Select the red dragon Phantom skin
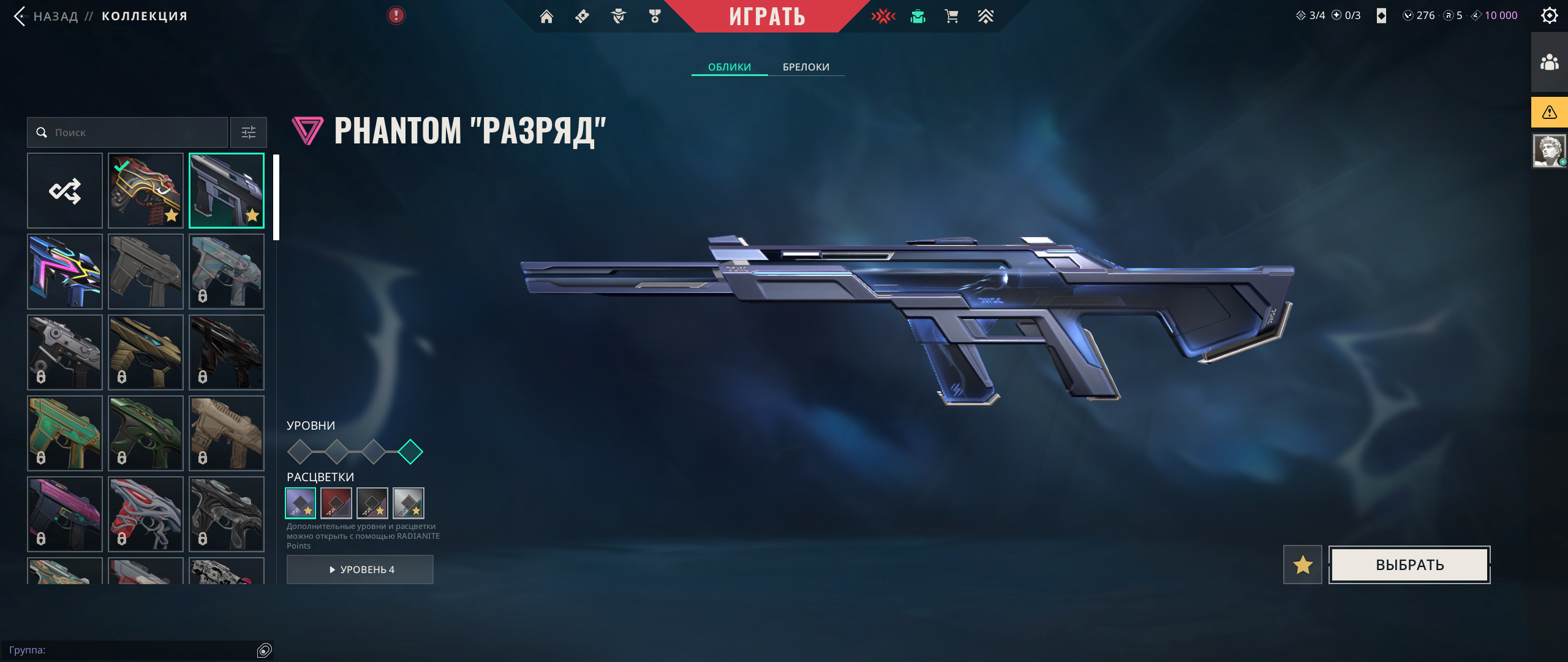The height and width of the screenshot is (662, 1568). [146, 191]
